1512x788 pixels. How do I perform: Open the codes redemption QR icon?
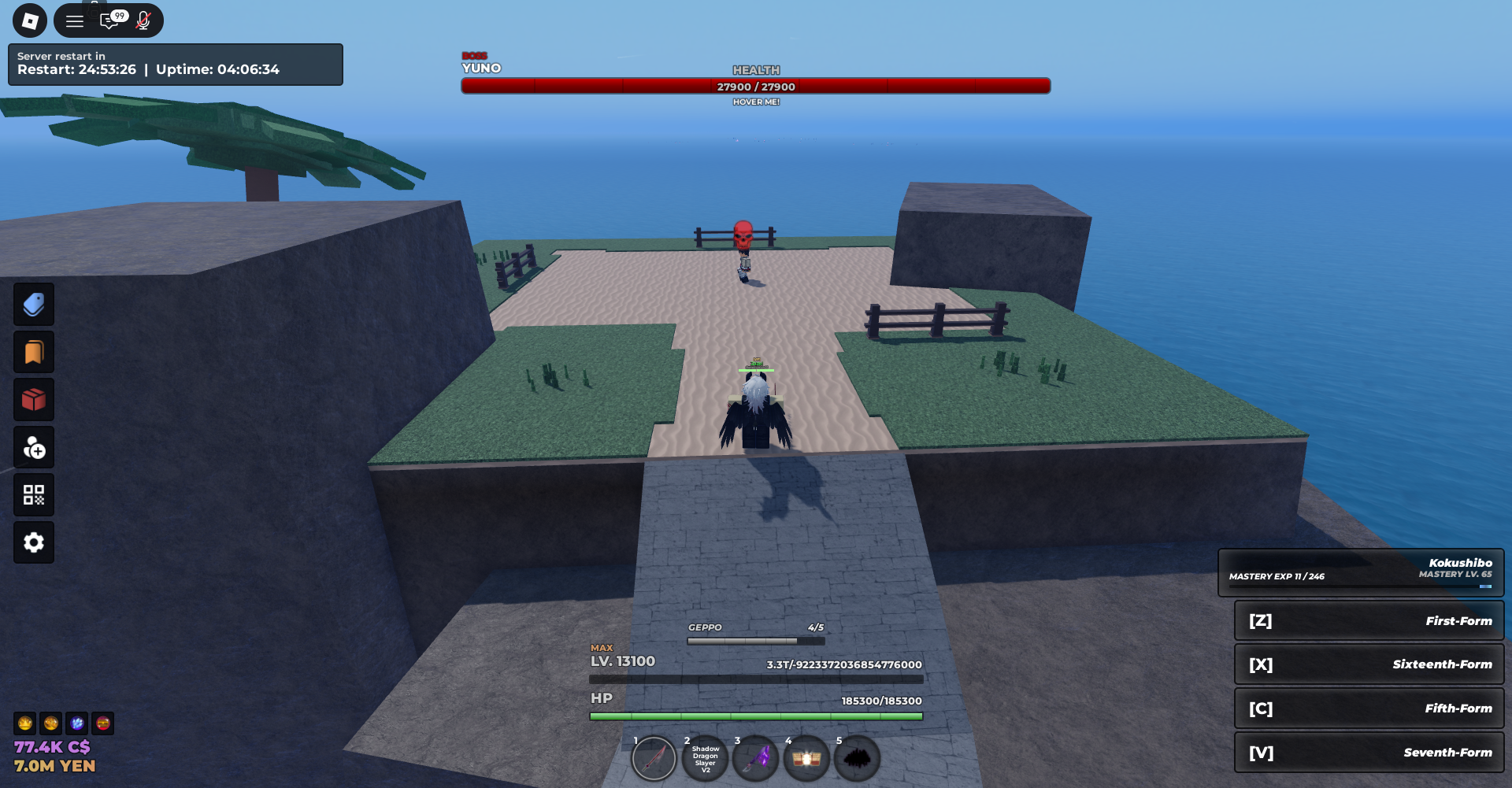tap(33, 494)
